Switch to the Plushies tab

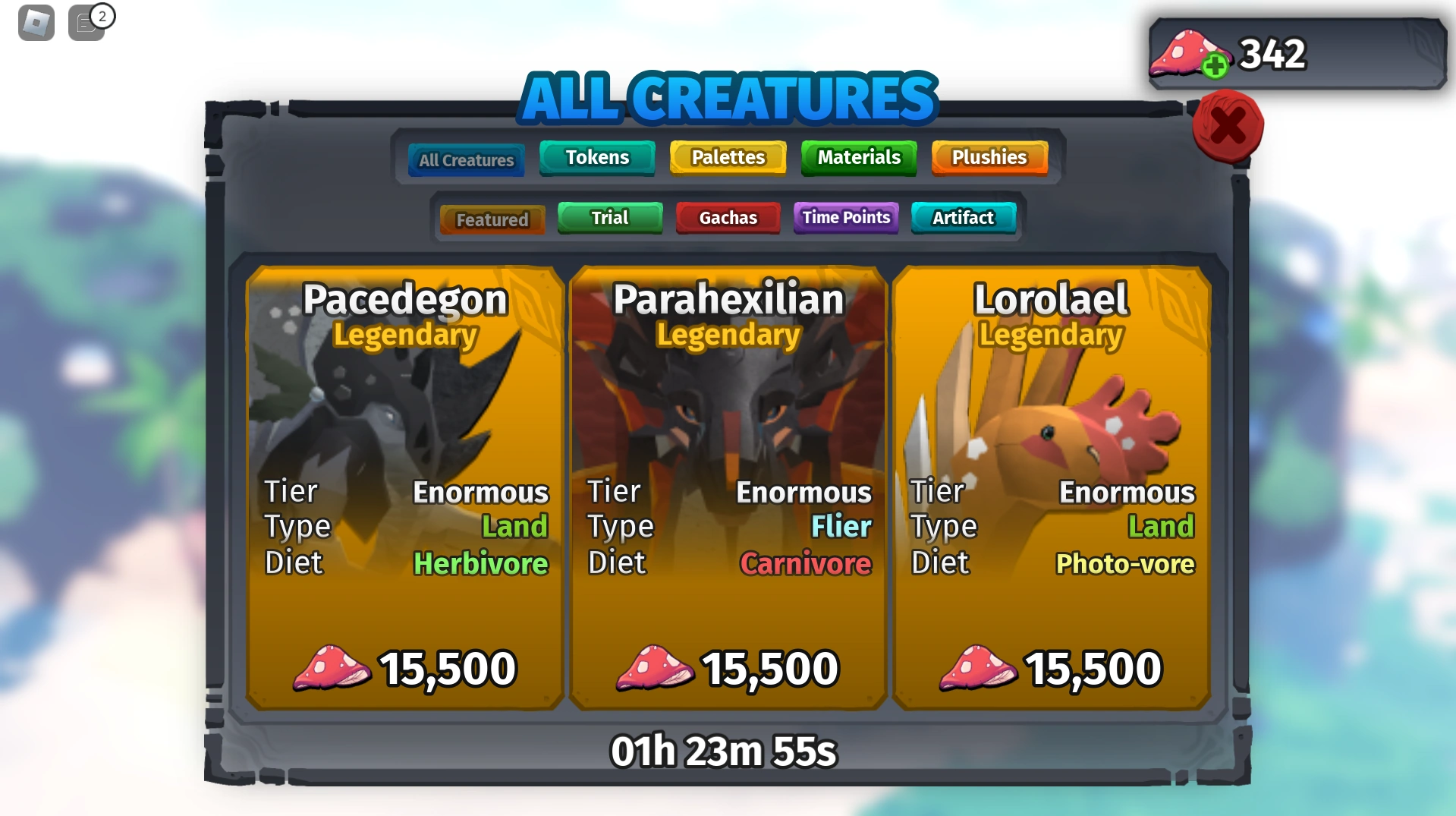click(989, 158)
